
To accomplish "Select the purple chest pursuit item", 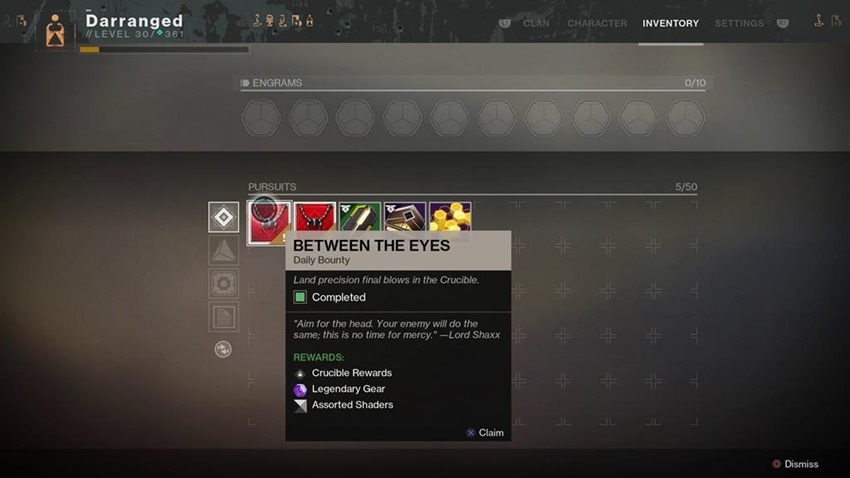I will [405, 217].
